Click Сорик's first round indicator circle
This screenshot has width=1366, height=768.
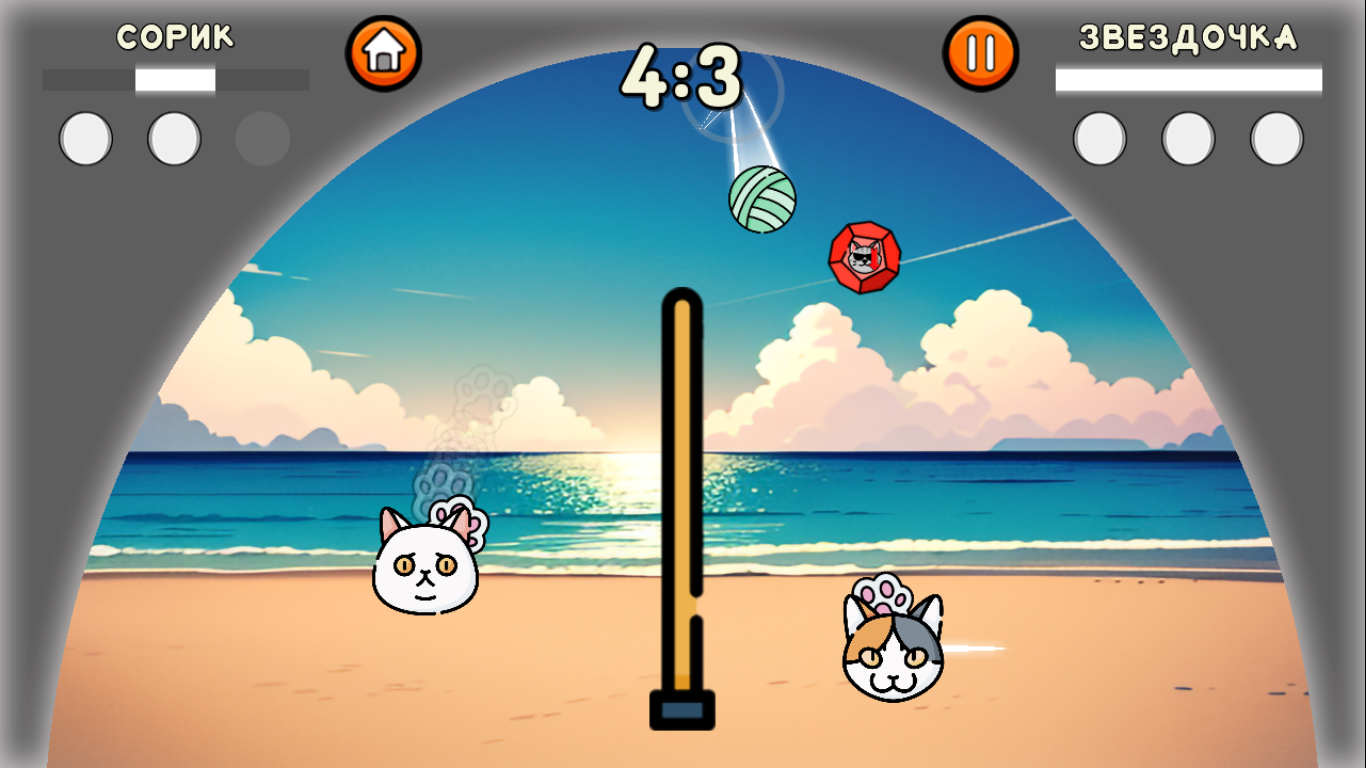coord(85,138)
